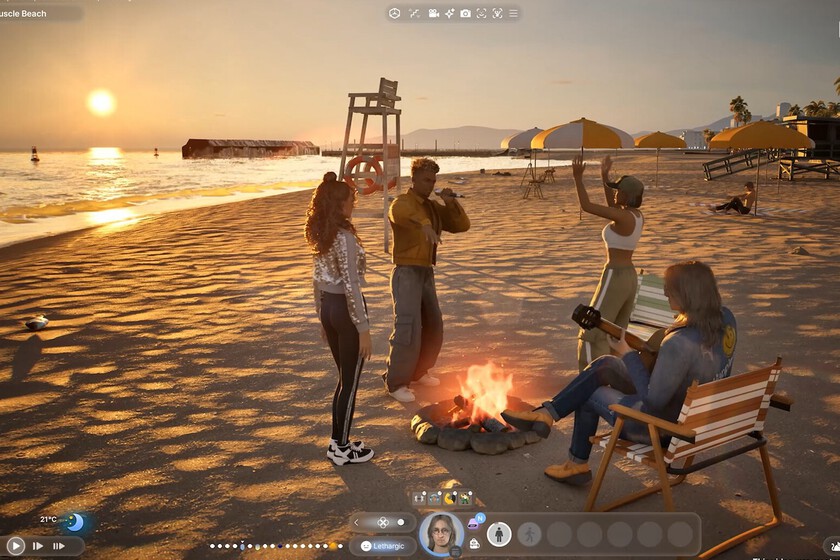Toggle the body motion capture icon
This screenshot has width=840, height=560.
click(x=497, y=13)
